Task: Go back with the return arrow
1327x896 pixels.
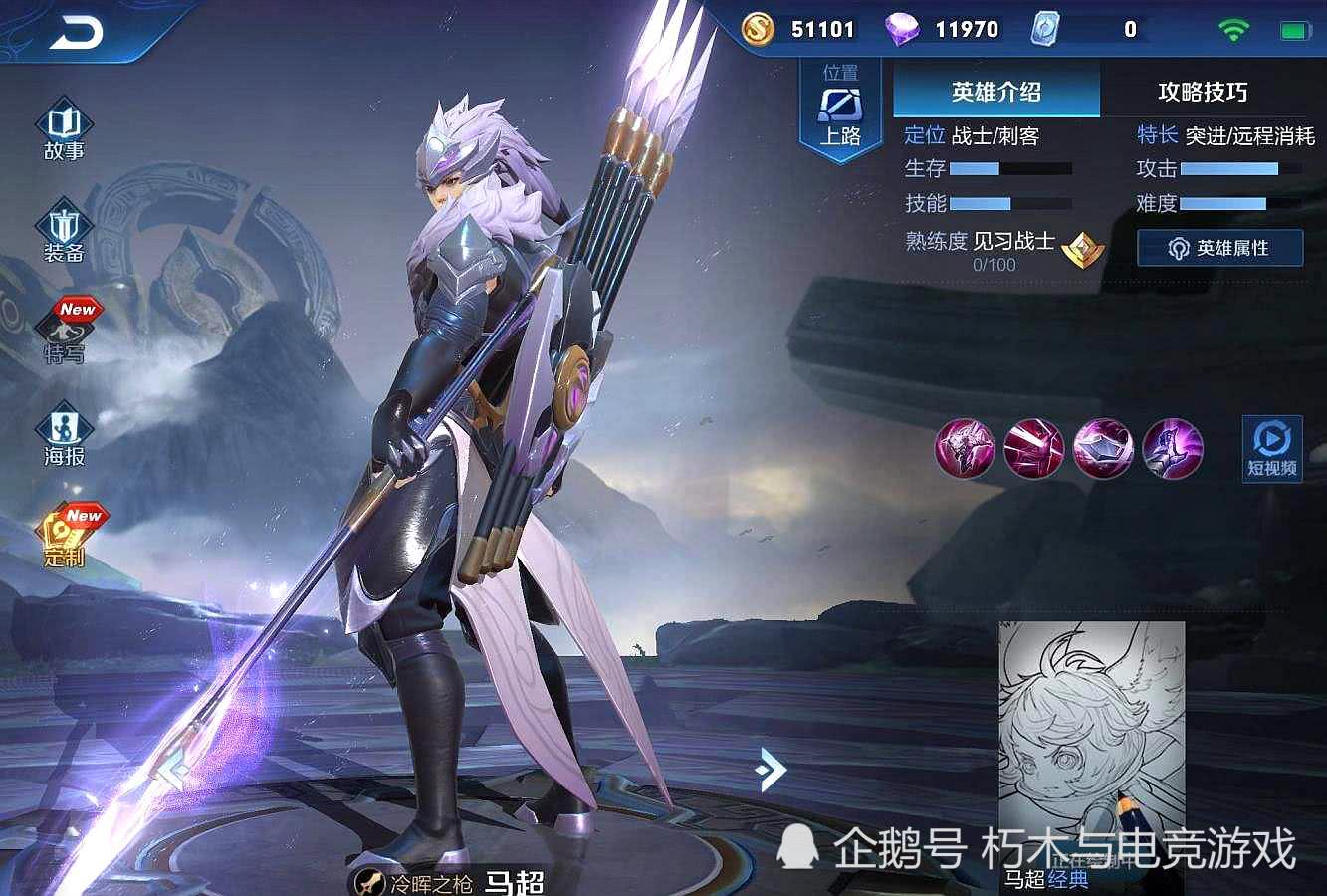Action: (76, 34)
